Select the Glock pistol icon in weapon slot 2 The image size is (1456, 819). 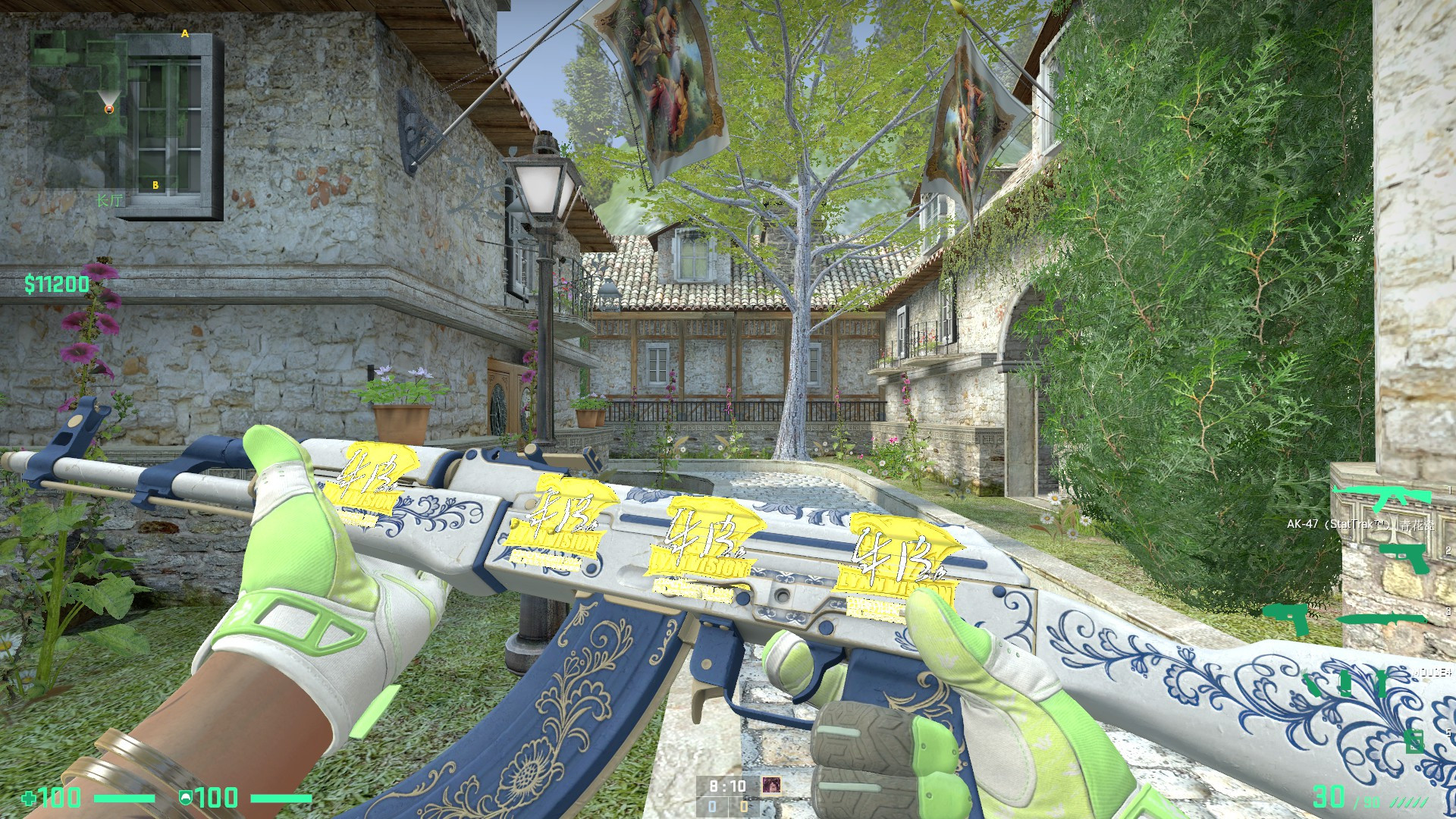[1404, 558]
